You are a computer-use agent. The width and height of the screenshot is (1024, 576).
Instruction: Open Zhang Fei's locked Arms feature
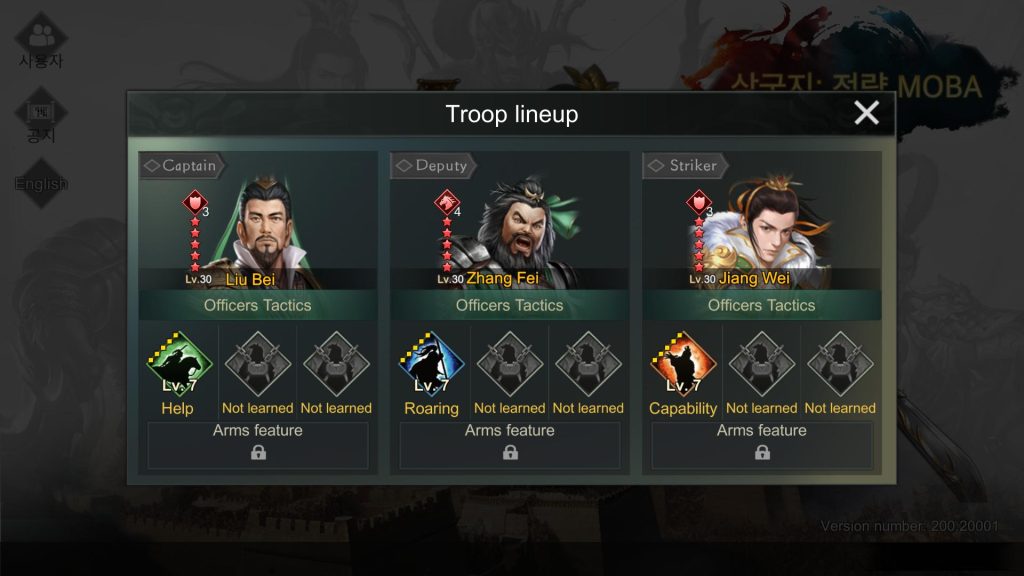[x=510, y=445]
